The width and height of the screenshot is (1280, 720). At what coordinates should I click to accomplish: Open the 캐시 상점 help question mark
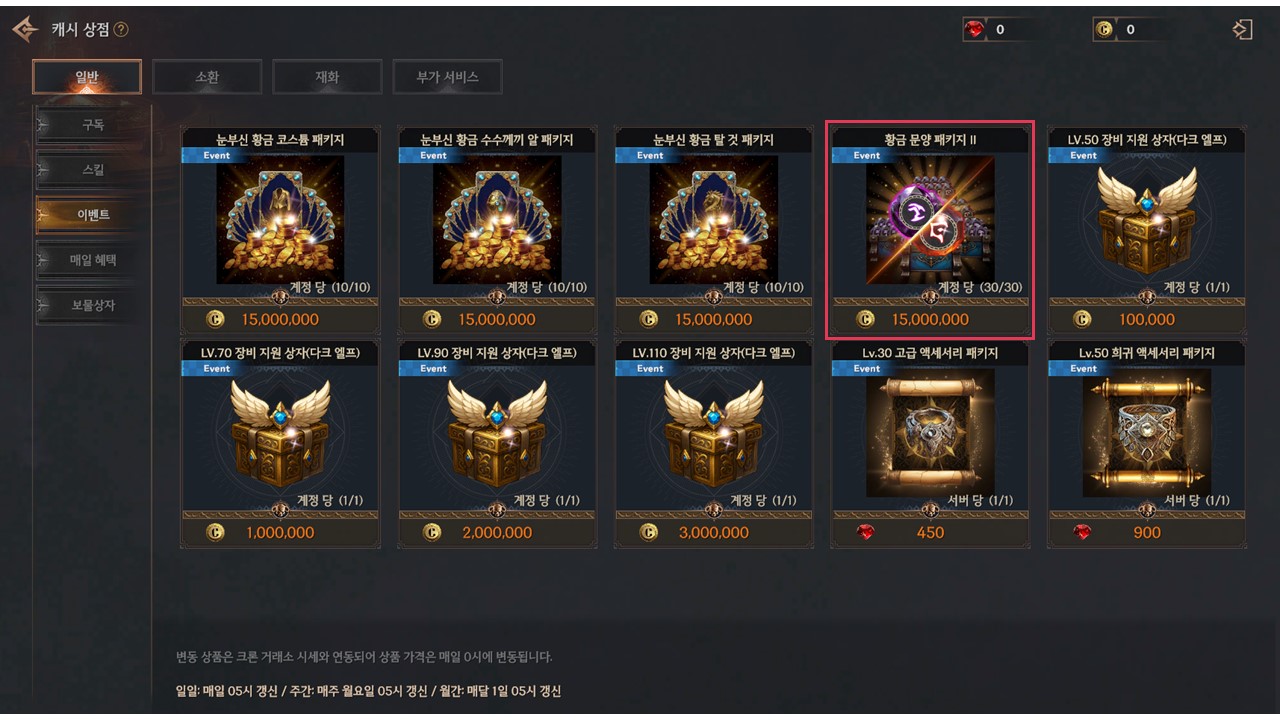[121, 30]
